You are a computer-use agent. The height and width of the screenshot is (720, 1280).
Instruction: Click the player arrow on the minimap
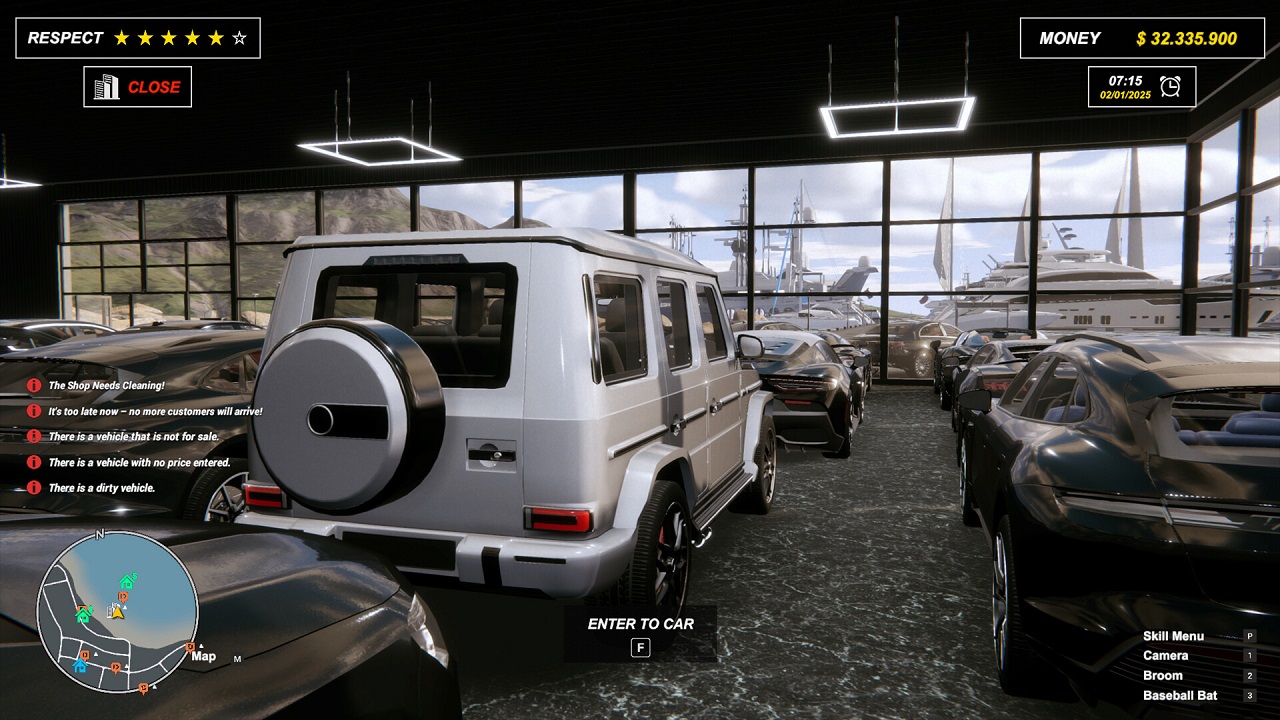click(117, 612)
